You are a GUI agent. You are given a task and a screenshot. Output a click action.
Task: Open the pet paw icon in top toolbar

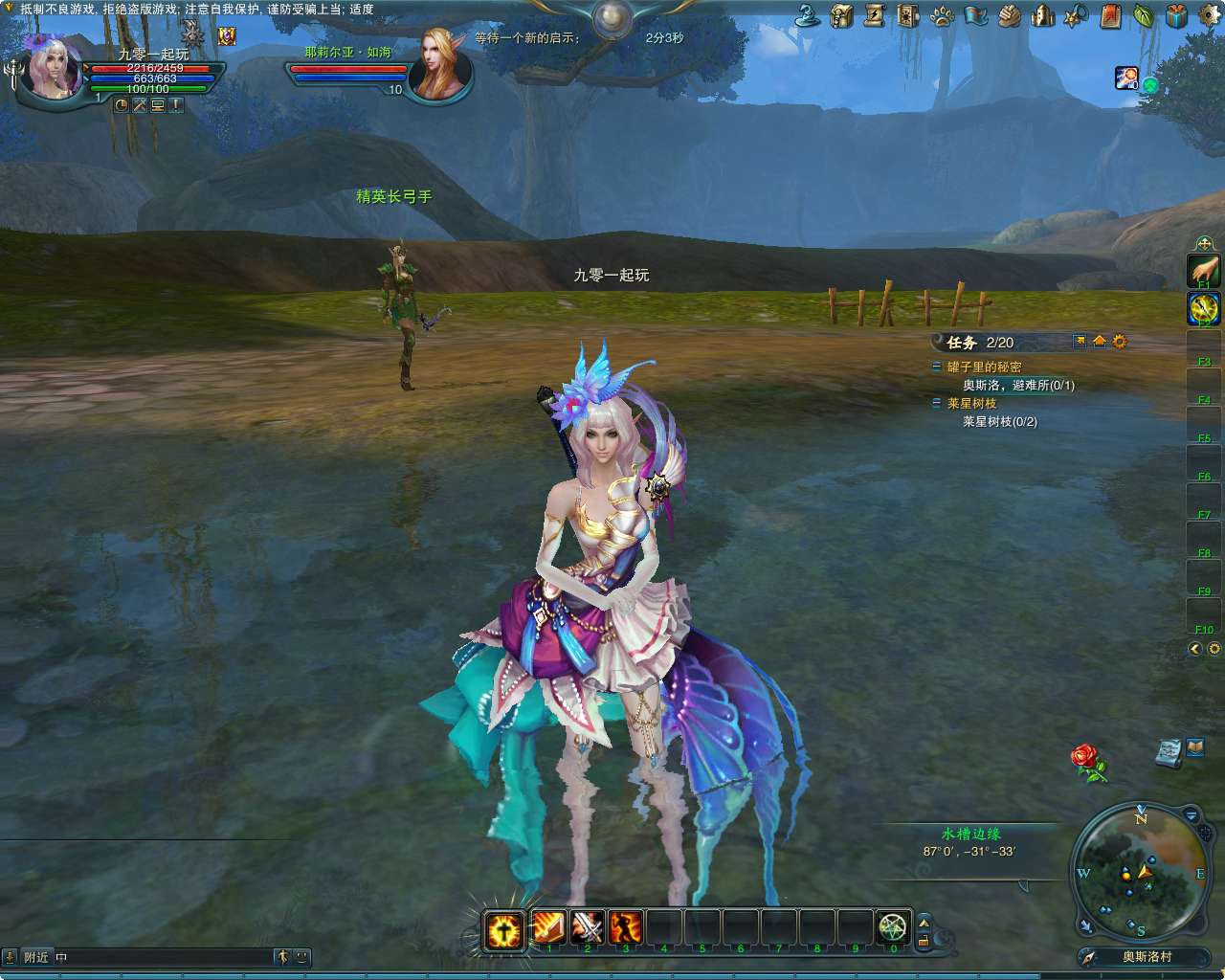tap(942, 14)
